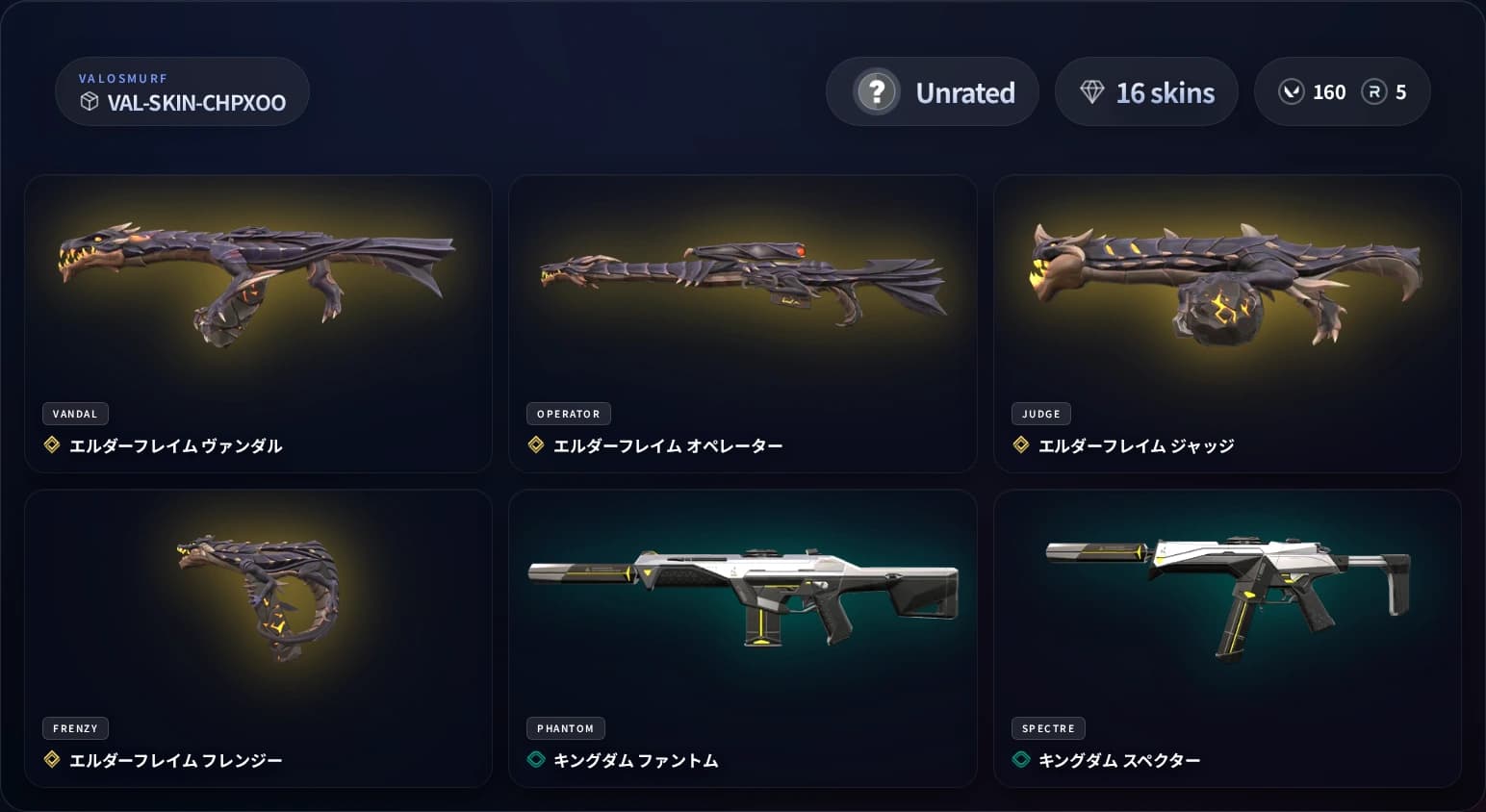Open the VAL-SKIN-CHPXOO account listing

pyautogui.click(x=183, y=91)
